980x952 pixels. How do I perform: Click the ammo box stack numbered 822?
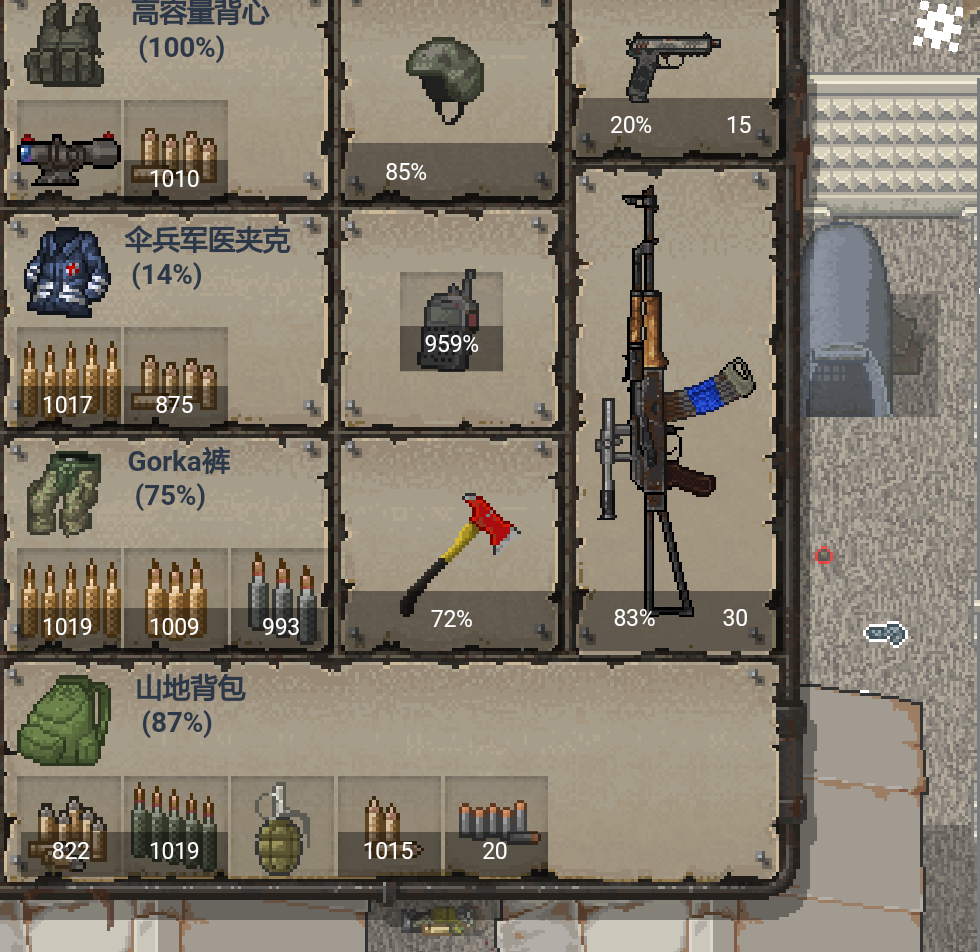(x=69, y=826)
